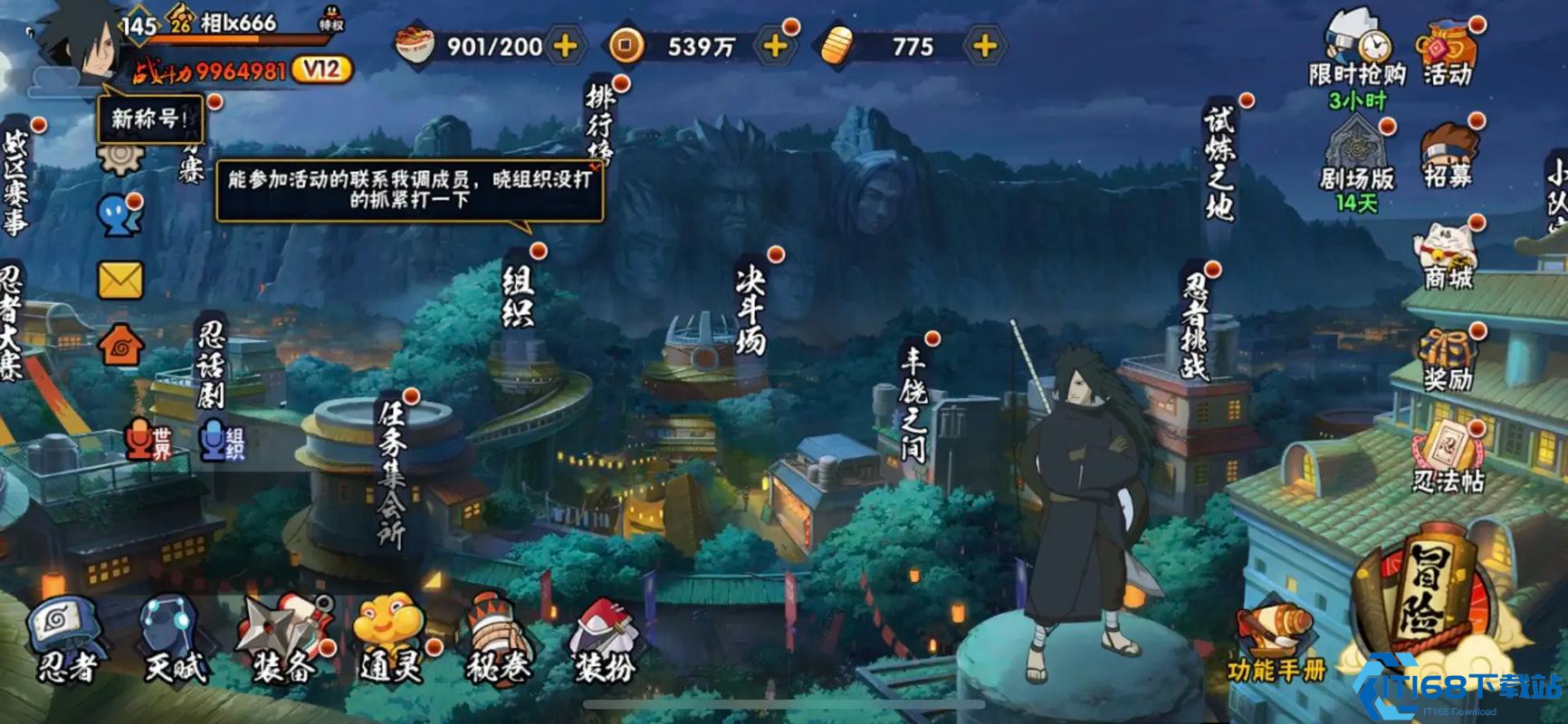Open the 限时抢购 limited-time sale
Viewport: 1568px width, 724px height.
1355,54
